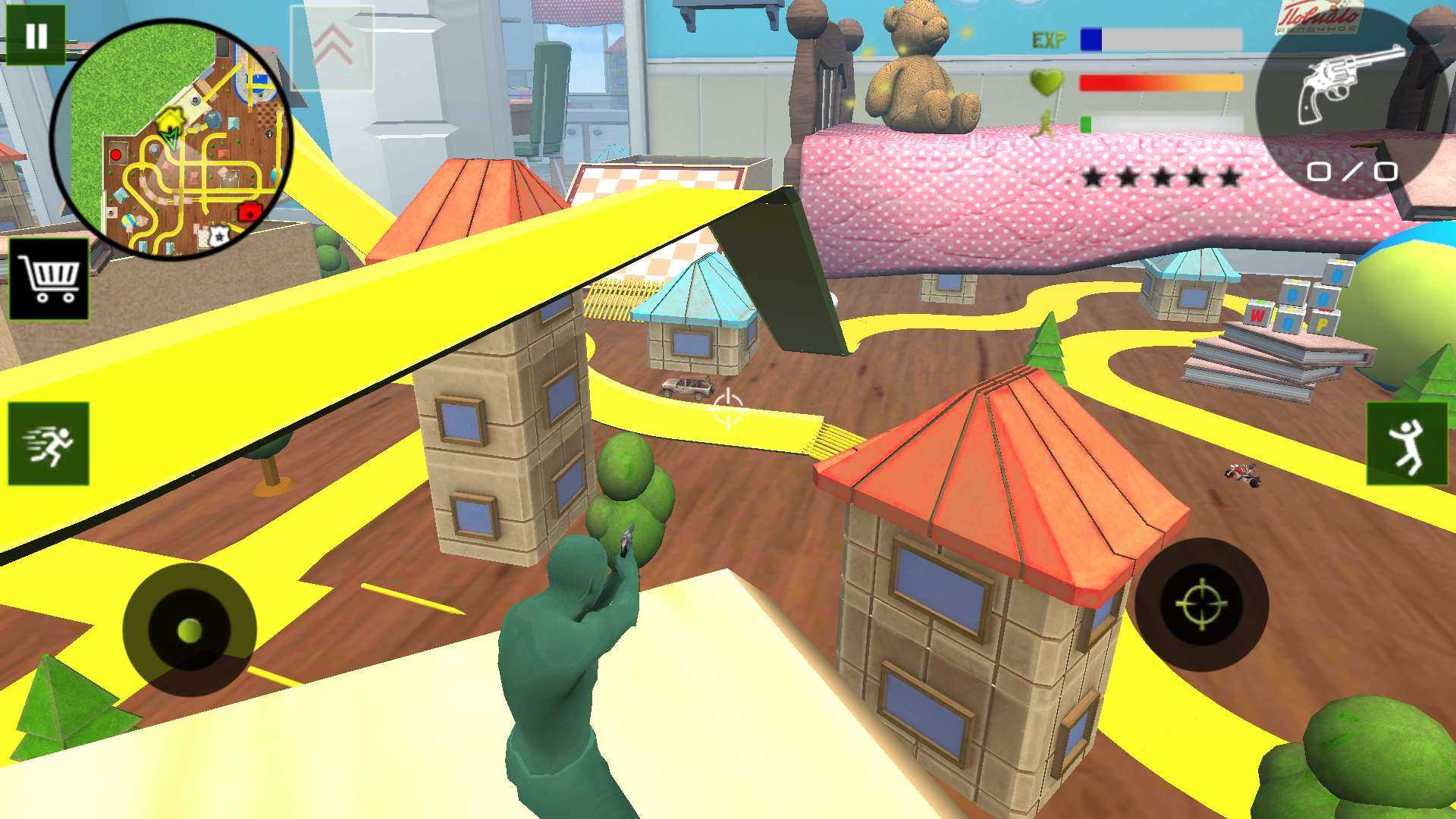Open the shopping cart store
This screenshot has height=819, width=1456.
[x=49, y=279]
